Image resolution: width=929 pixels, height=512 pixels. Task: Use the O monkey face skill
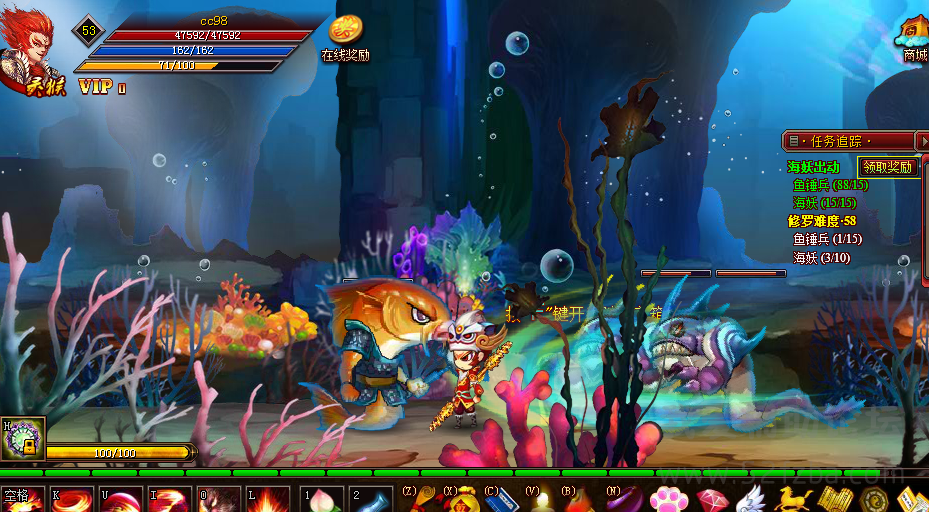coord(218,499)
